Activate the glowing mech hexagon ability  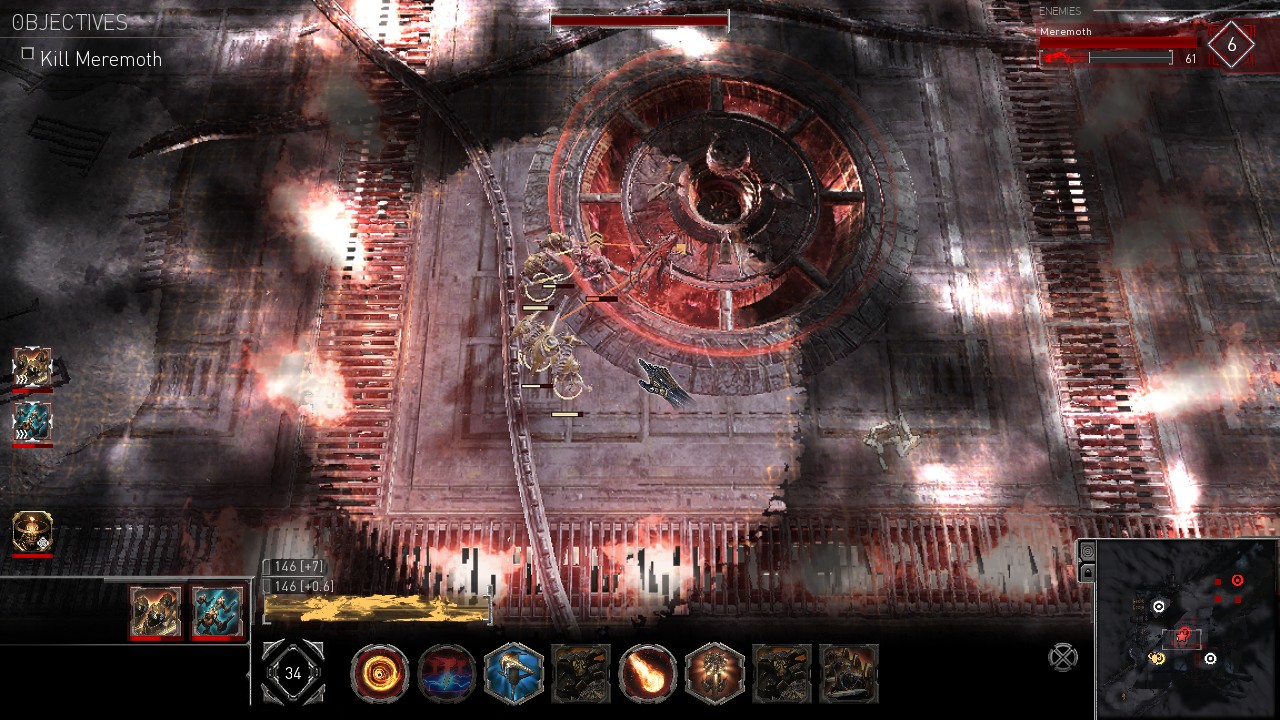pos(714,674)
